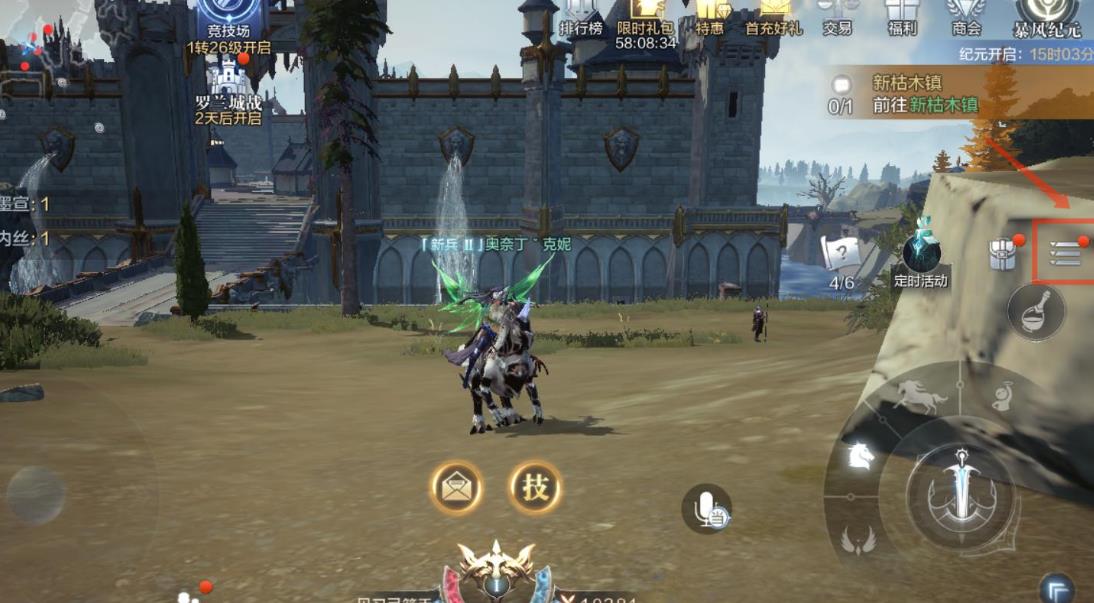The width and height of the screenshot is (1094, 603).
Task: Open the minimap
Action: click(x=40, y=45)
